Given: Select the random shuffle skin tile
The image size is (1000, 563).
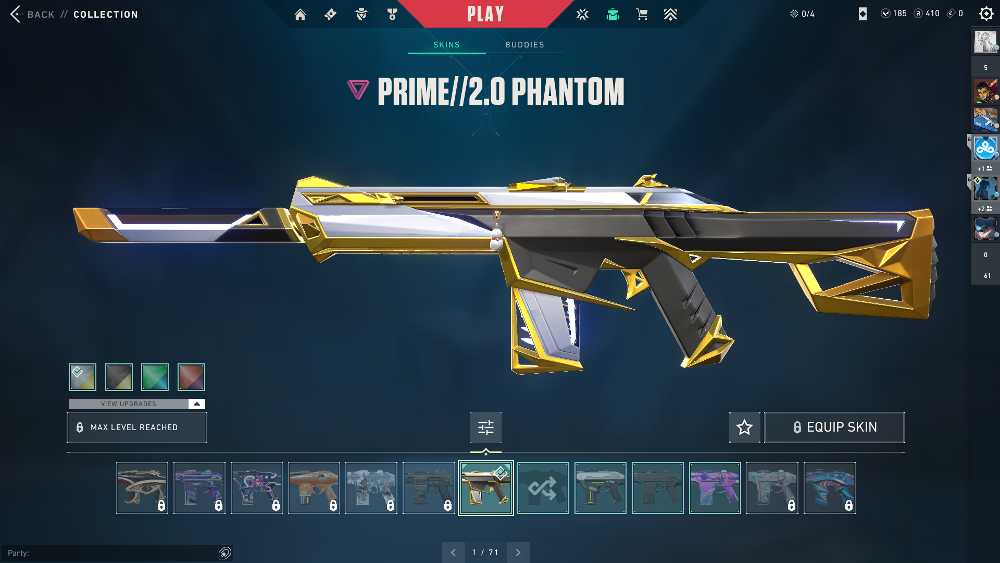Looking at the screenshot, I should click(x=543, y=488).
